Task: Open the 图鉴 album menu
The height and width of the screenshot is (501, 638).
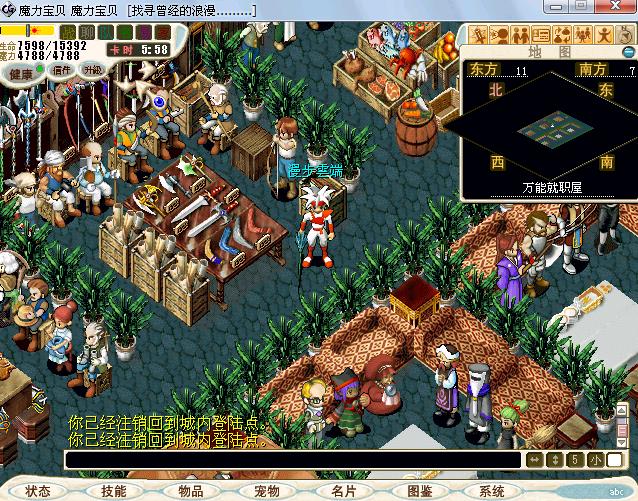Action: pos(420,491)
